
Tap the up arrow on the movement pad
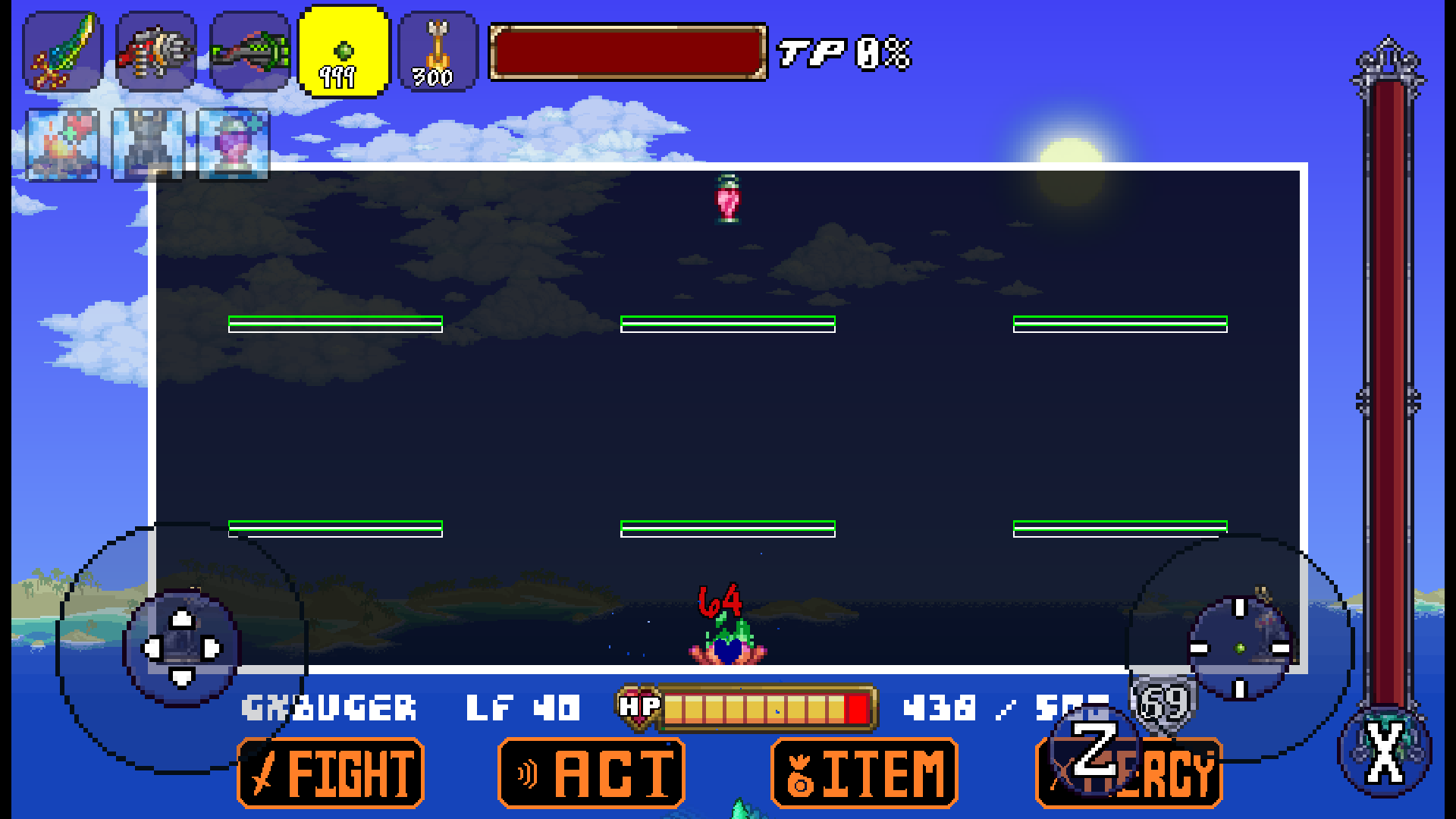(x=182, y=620)
